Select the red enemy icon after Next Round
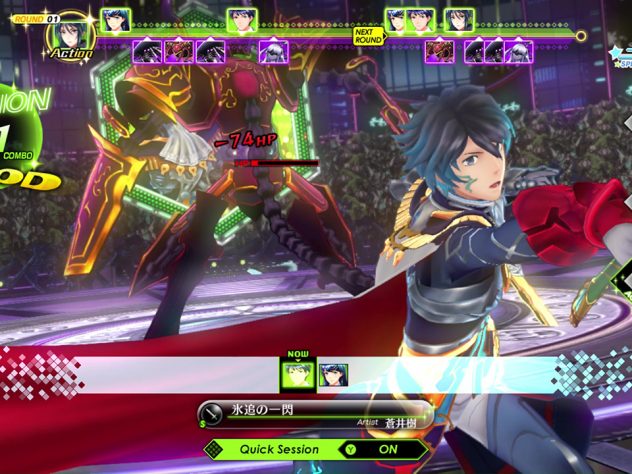 pos(438,50)
